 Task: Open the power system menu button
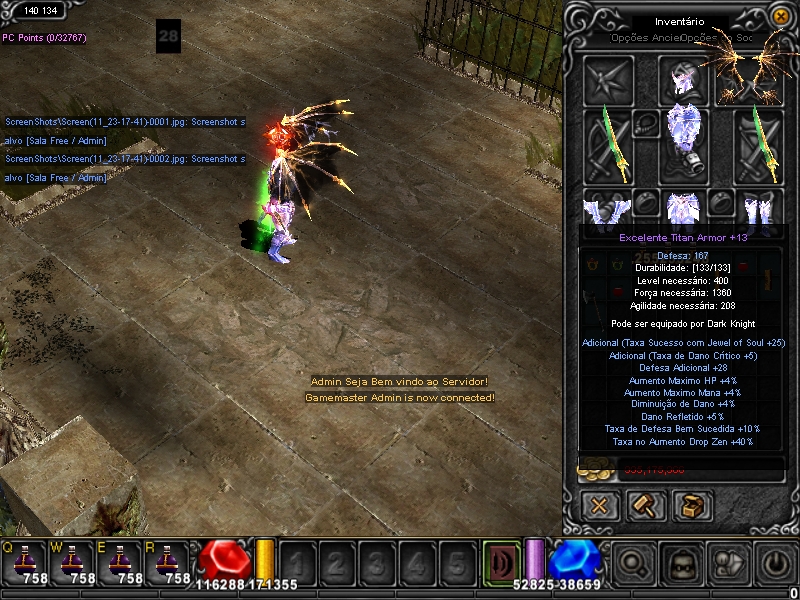click(x=778, y=563)
